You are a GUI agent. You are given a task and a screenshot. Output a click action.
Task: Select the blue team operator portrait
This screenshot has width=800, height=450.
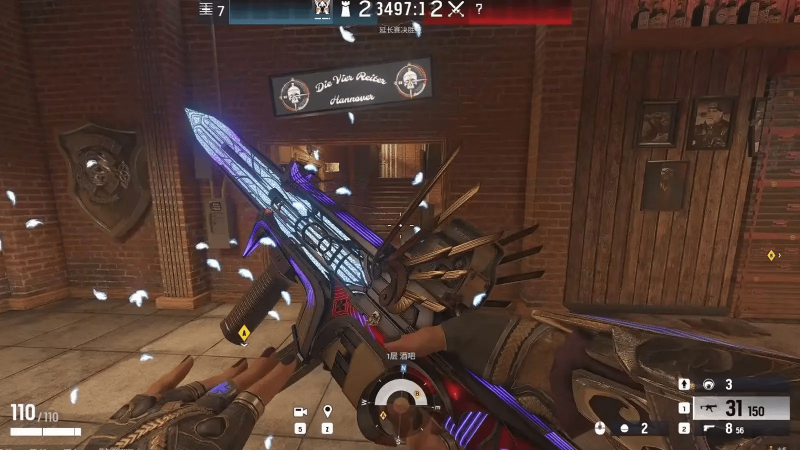click(322, 9)
